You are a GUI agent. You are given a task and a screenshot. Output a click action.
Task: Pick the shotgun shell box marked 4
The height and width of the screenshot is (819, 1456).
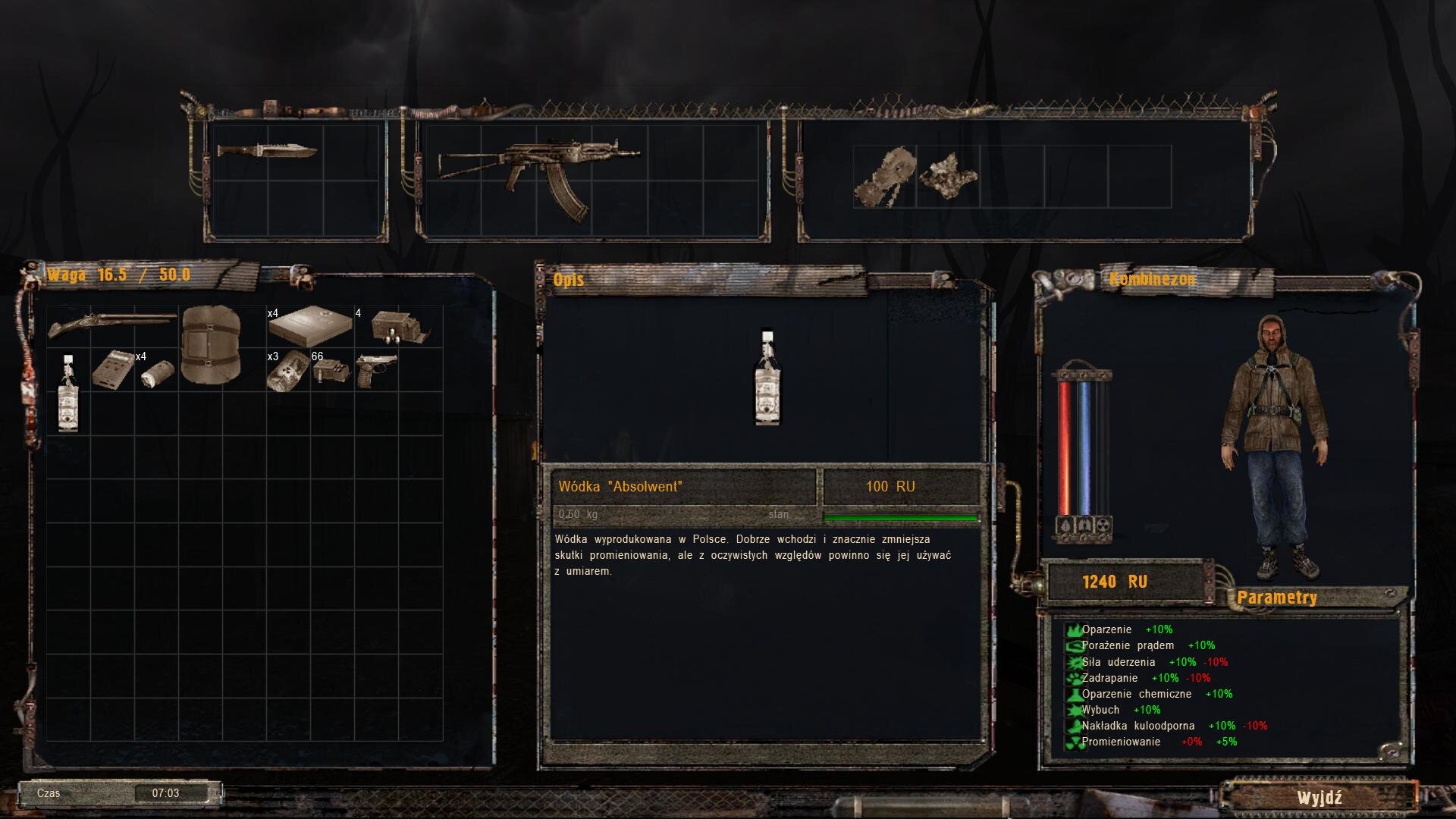tap(400, 328)
